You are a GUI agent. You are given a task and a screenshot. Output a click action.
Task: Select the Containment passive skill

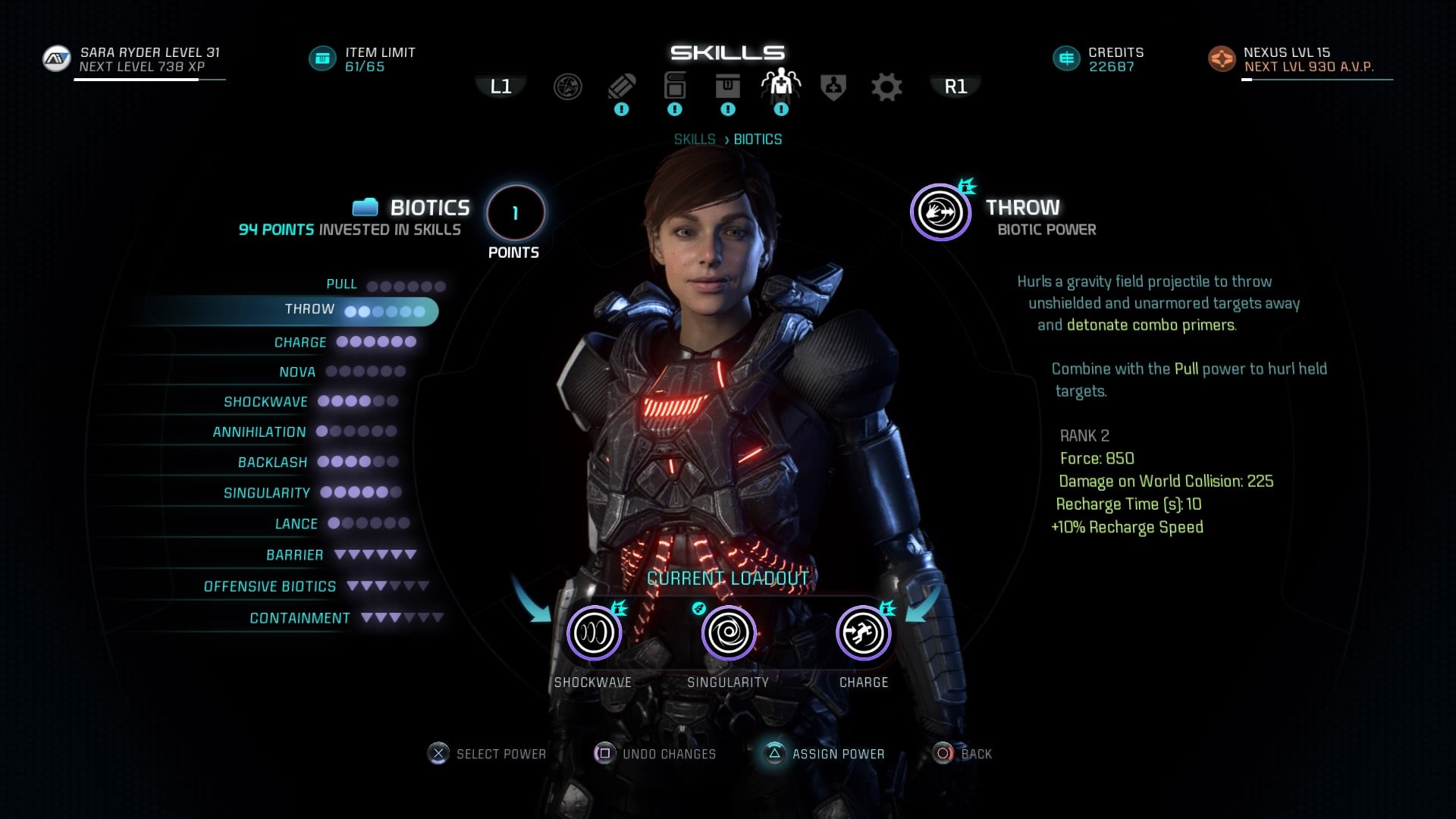[300, 619]
